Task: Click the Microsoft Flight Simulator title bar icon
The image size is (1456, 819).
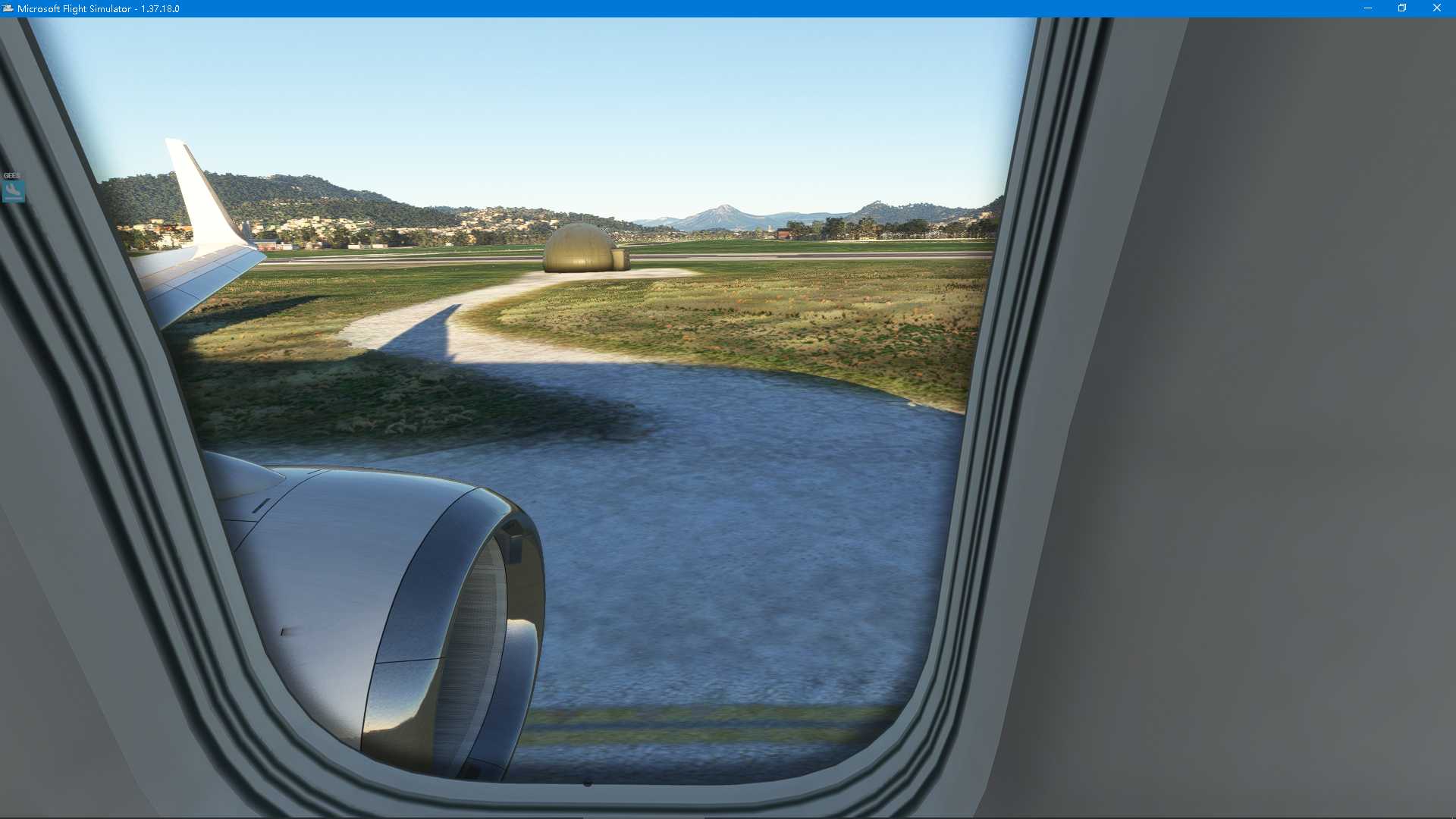Action: [7, 8]
